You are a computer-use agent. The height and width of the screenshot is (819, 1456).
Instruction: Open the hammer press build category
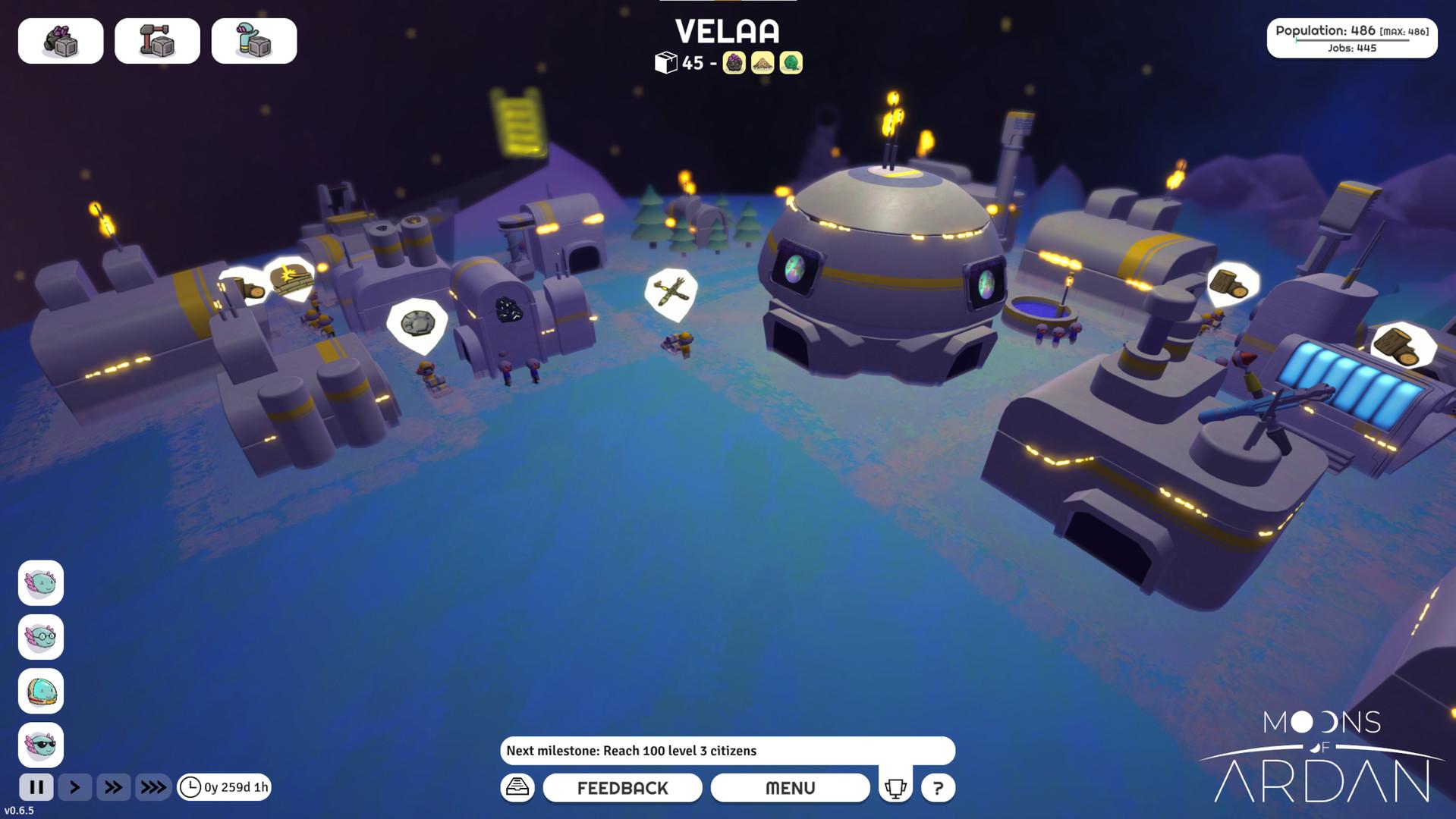point(157,41)
